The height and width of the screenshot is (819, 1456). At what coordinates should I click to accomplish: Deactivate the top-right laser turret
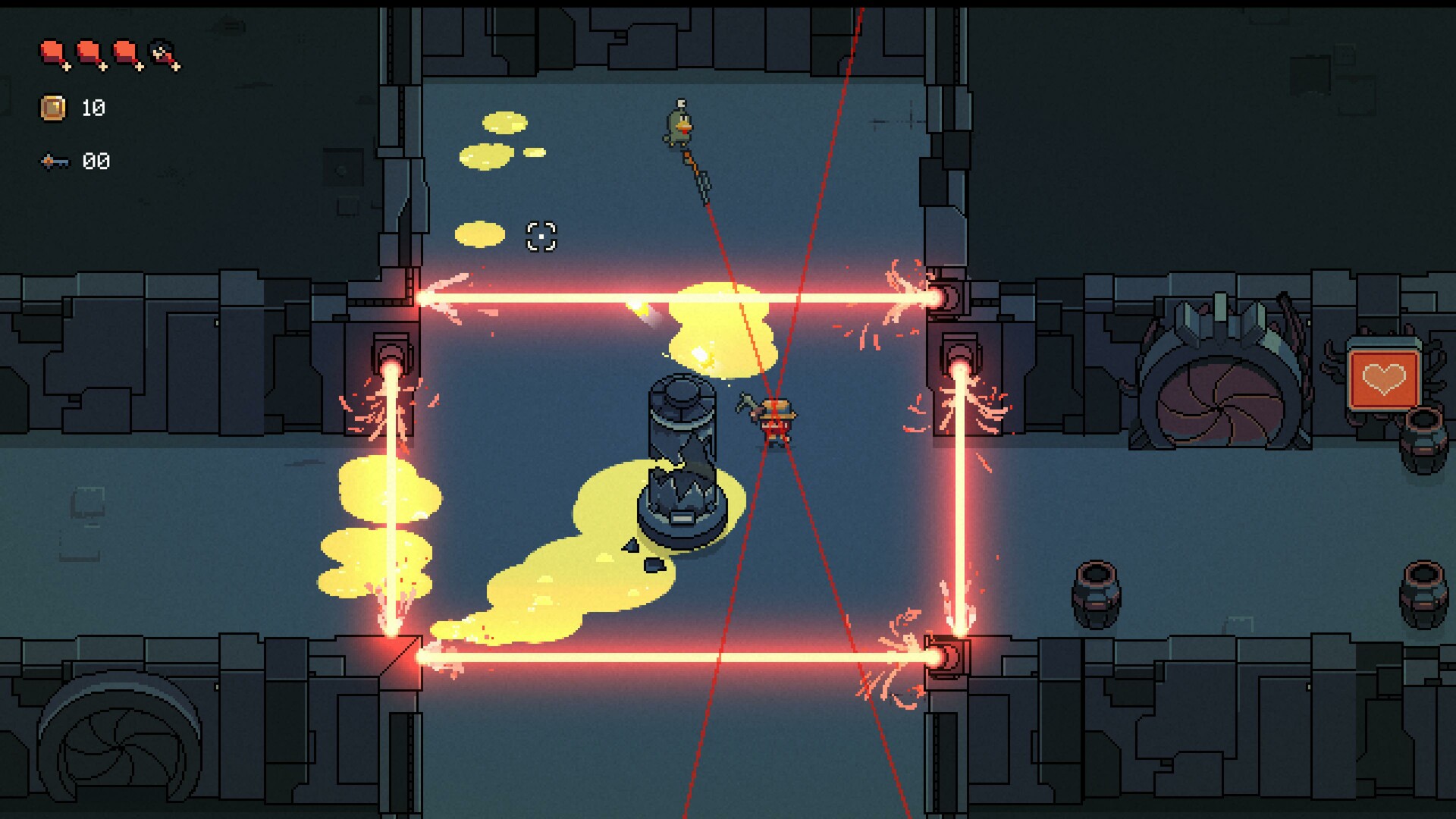(x=949, y=296)
